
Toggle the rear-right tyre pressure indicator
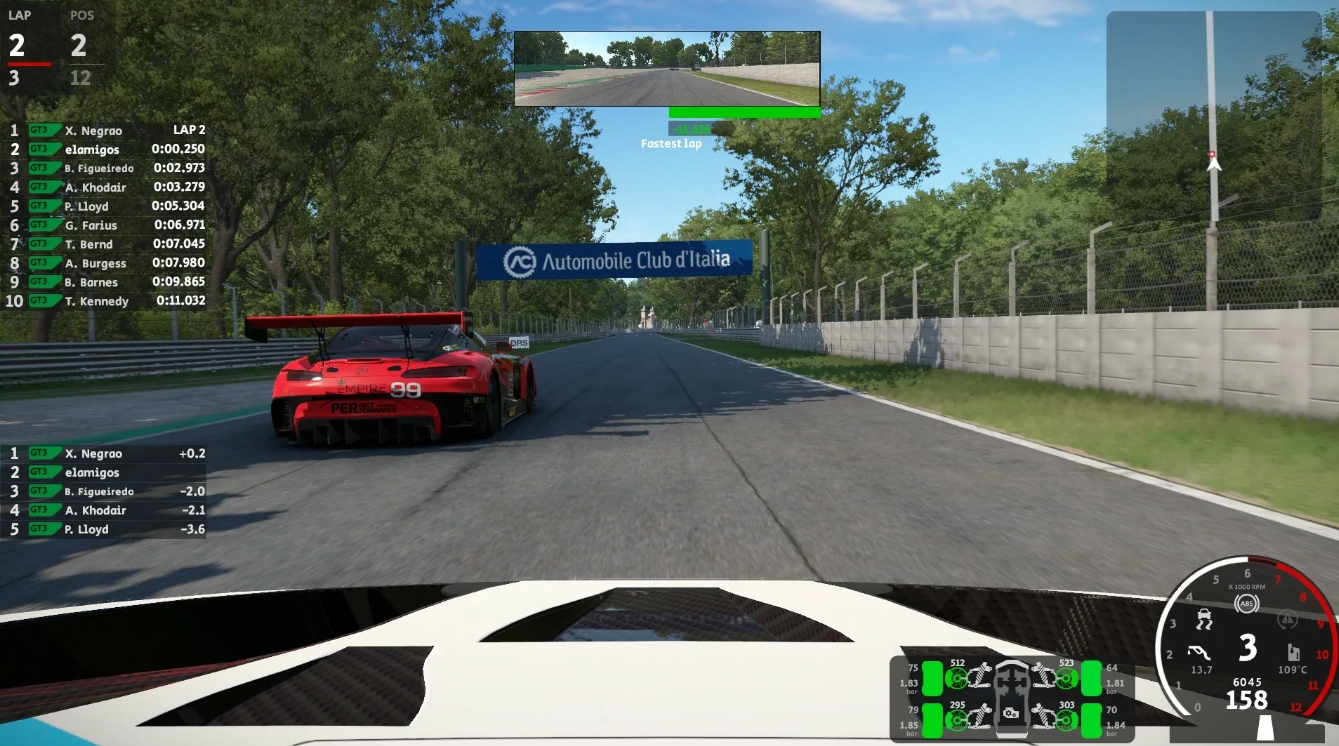[1091, 720]
